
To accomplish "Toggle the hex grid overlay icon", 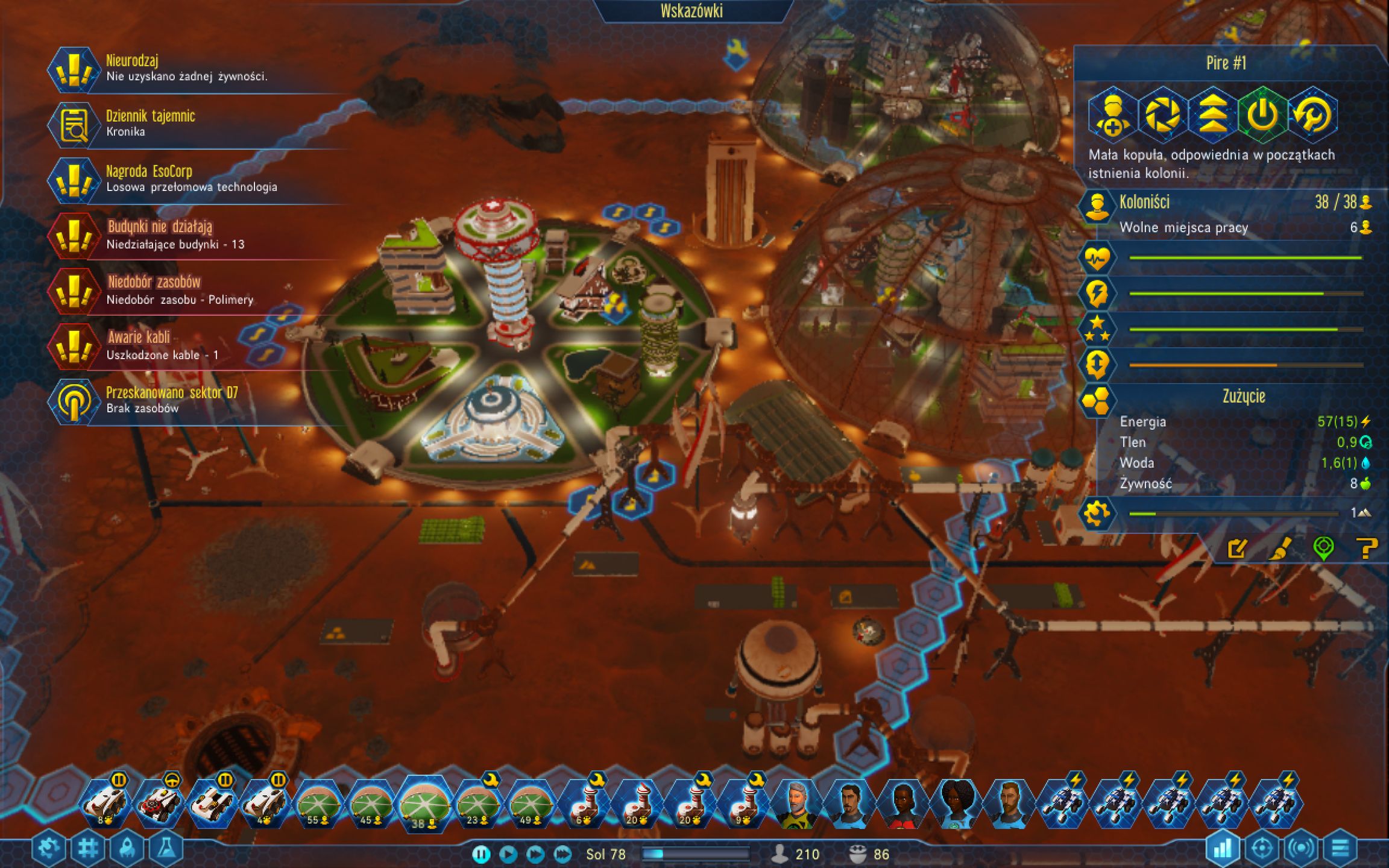I will coord(88,847).
